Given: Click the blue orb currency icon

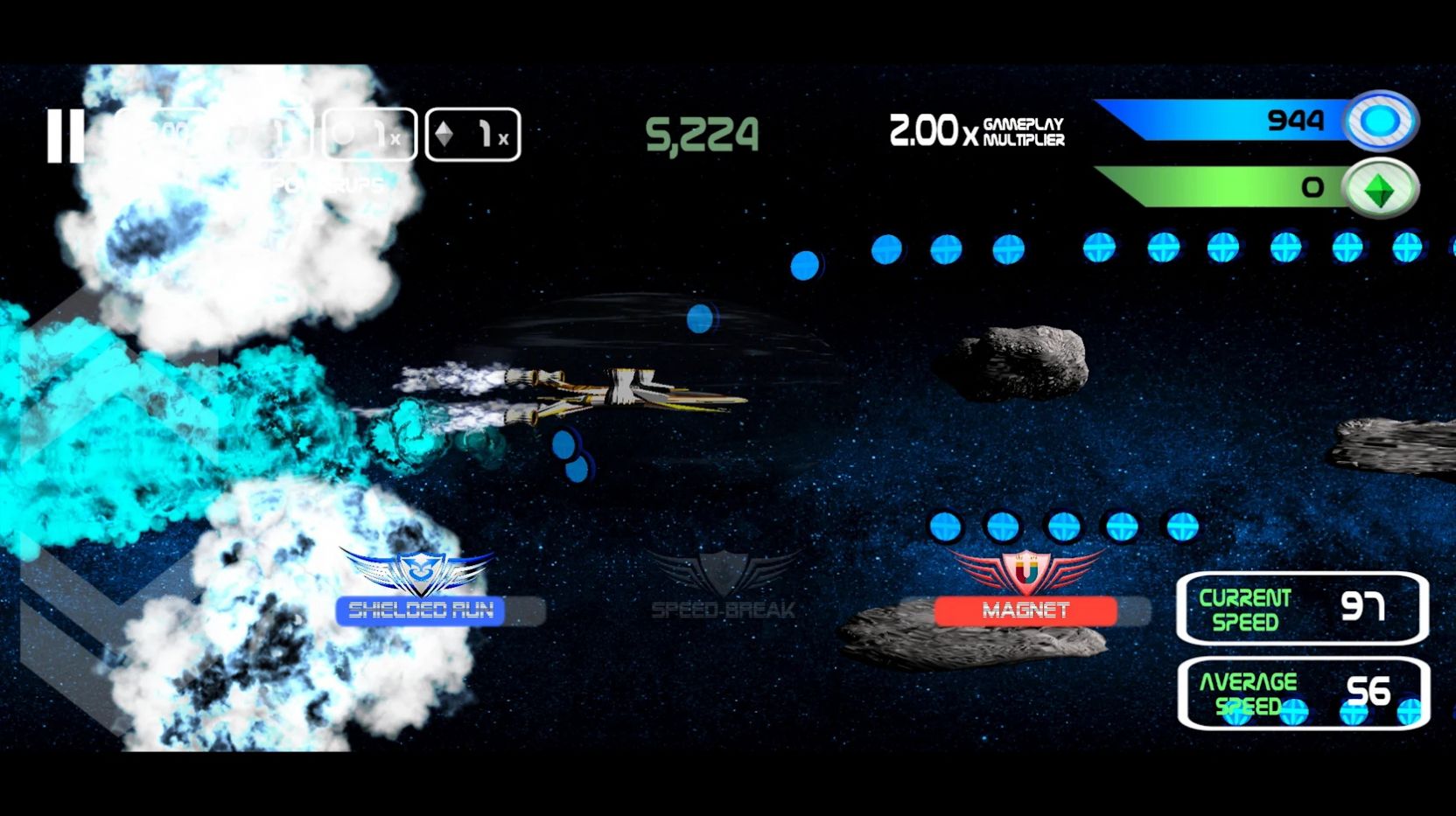Looking at the screenshot, I should click(1383, 122).
